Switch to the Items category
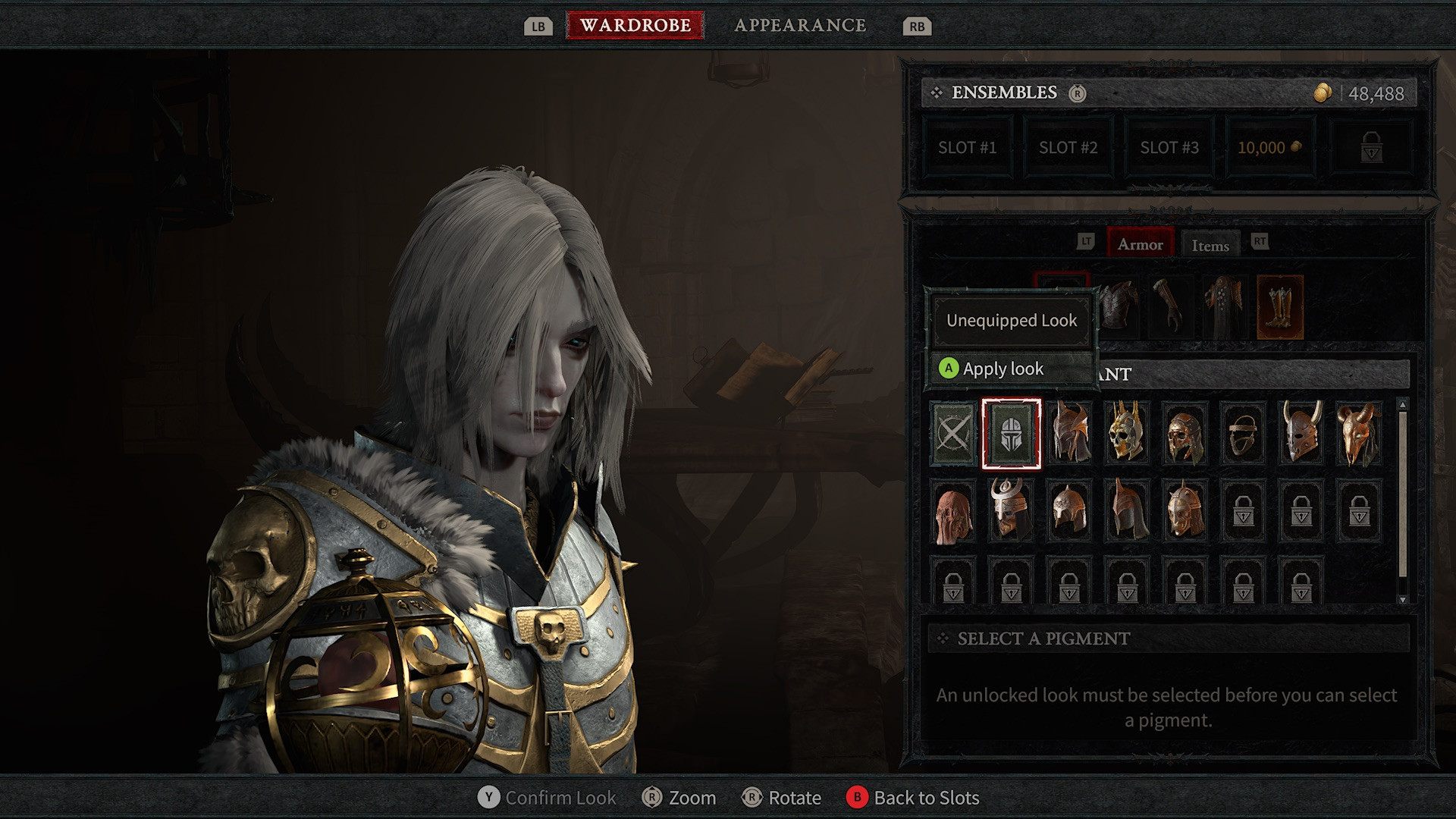The image size is (1456, 819). click(x=1210, y=245)
